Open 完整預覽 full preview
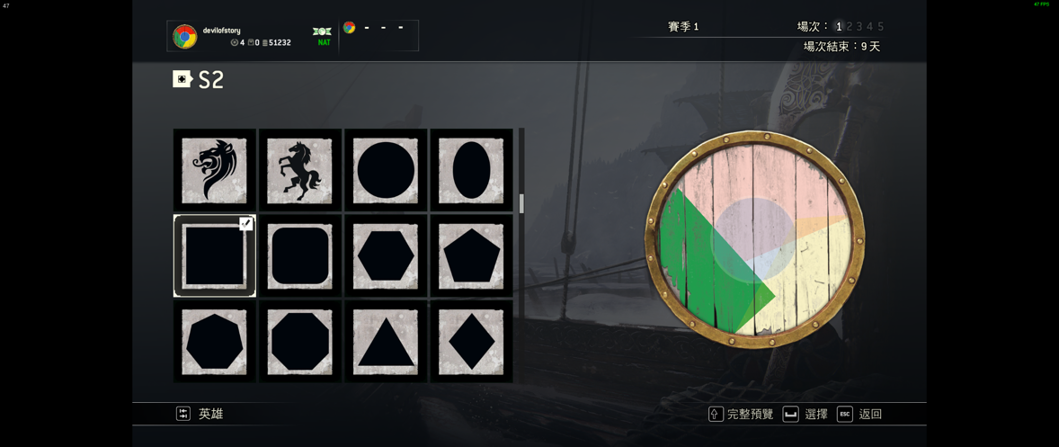 pos(741,414)
